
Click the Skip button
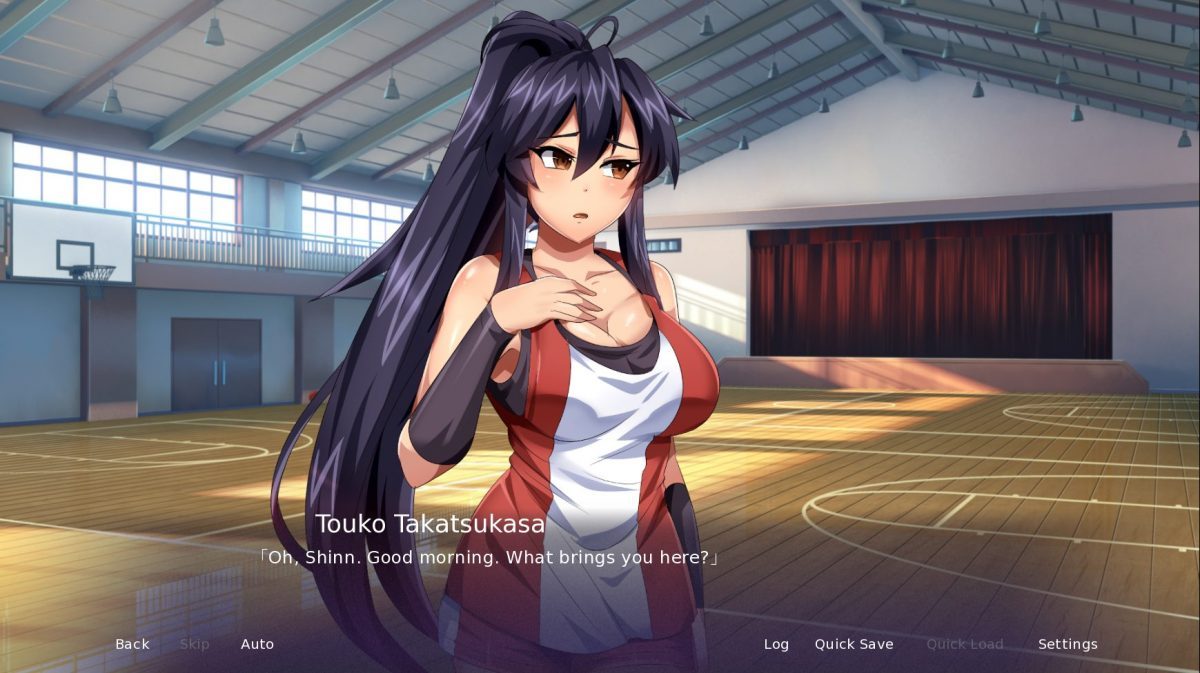coord(194,644)
